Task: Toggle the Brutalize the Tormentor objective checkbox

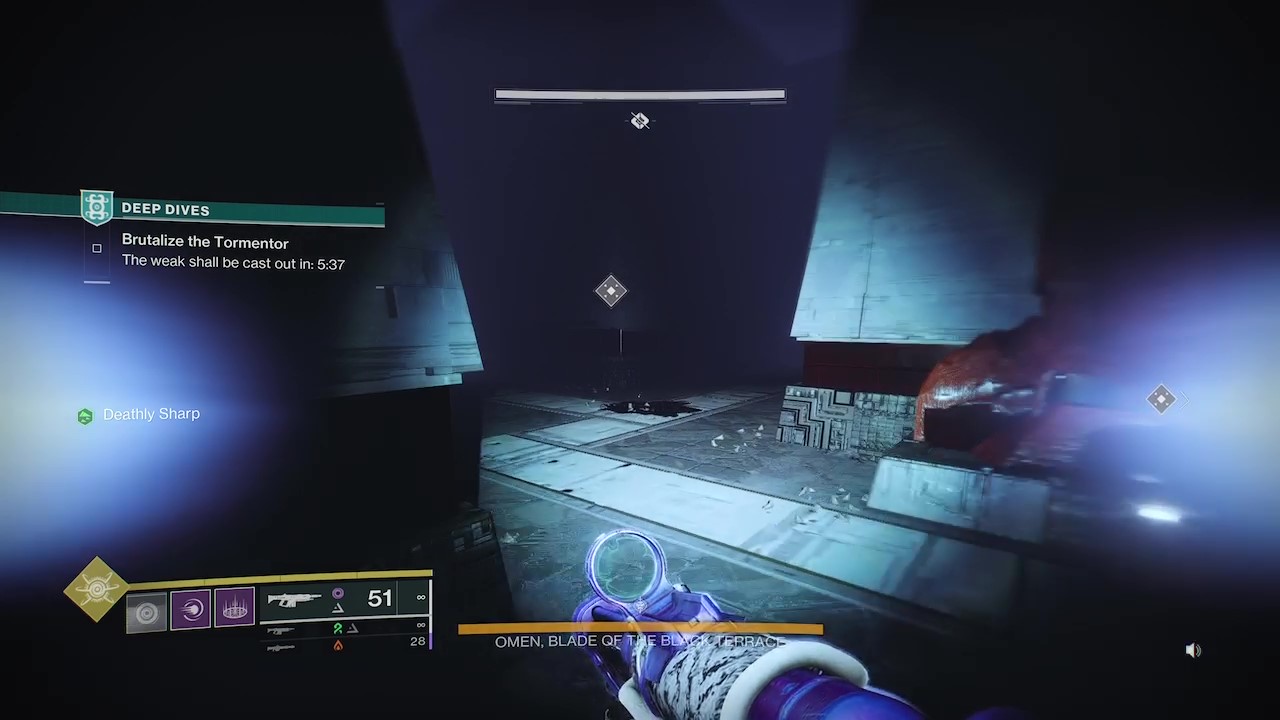Action: tap(96, 248)
